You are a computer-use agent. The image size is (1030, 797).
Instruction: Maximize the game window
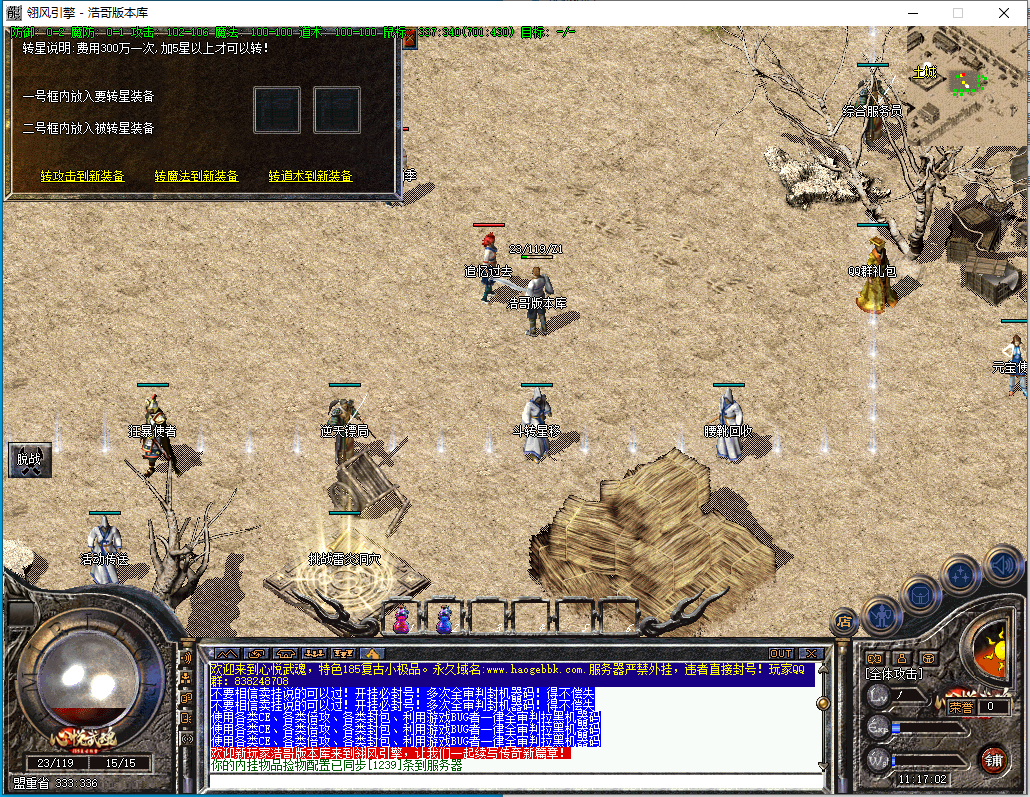958,13
